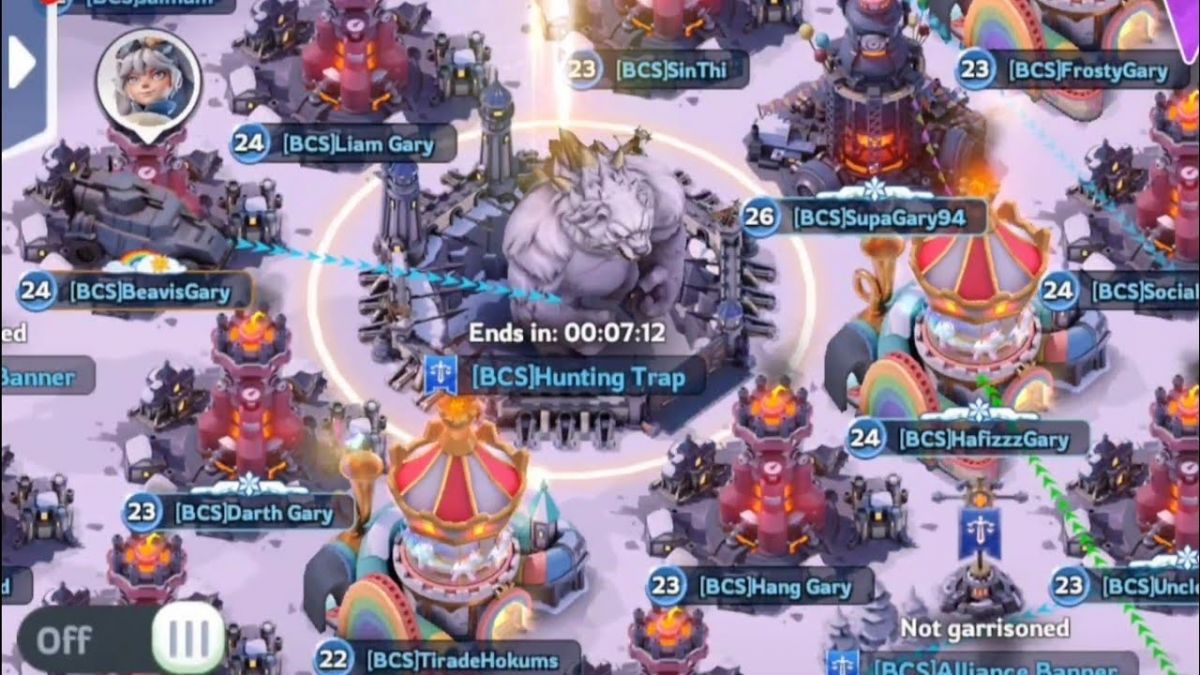This screenshot has height=675, width=1200.
Task: Toggle the Off switch
Action: pos(120,639)
